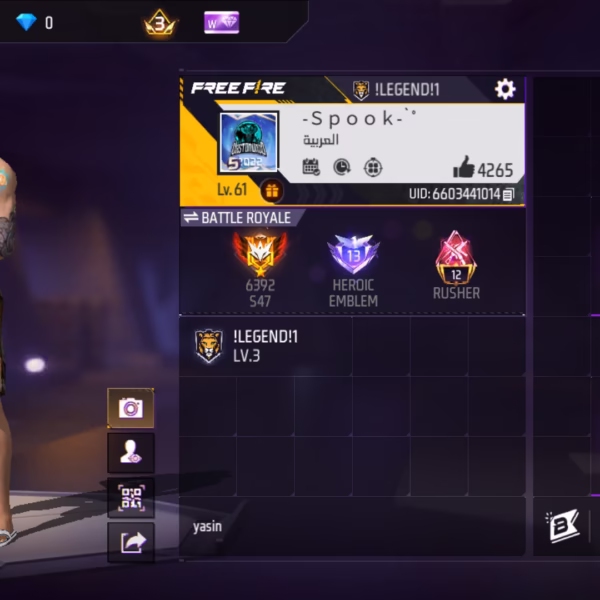
Task: Select the crosshair icon under the player name
Action: (x=372, y=167)
